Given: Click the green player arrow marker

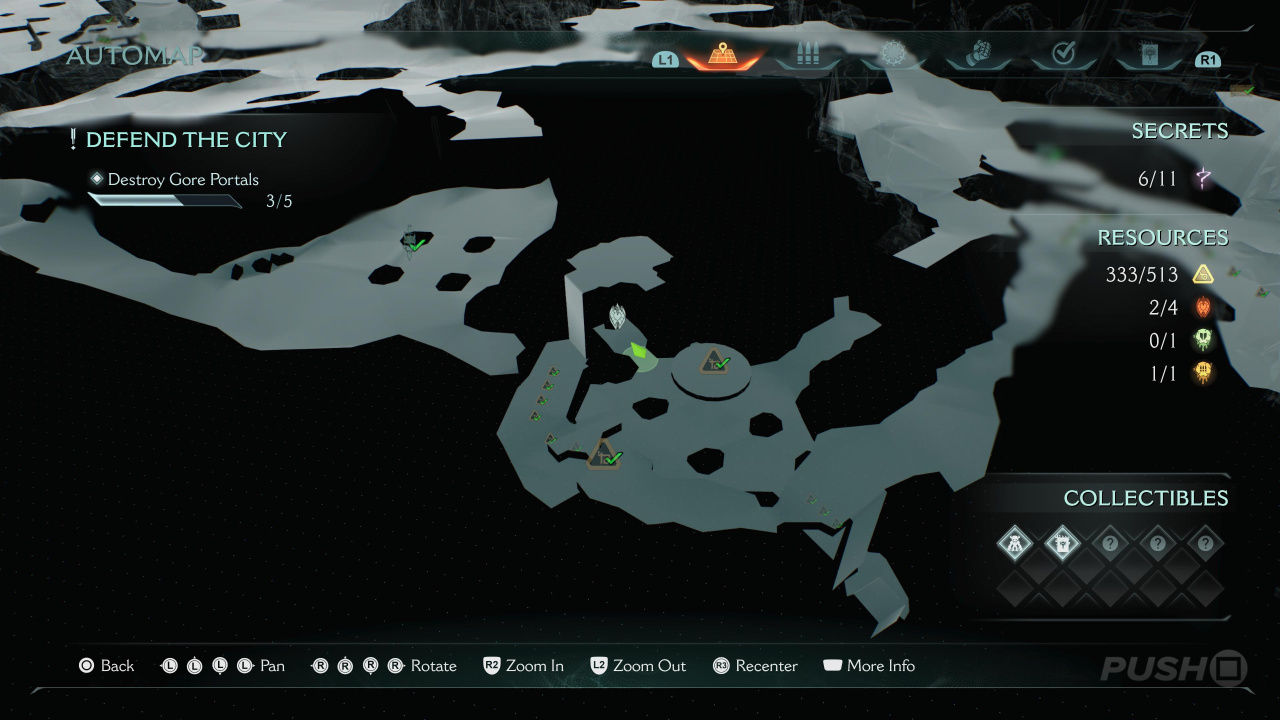Looking at the screenshot, I should [637, 352].
